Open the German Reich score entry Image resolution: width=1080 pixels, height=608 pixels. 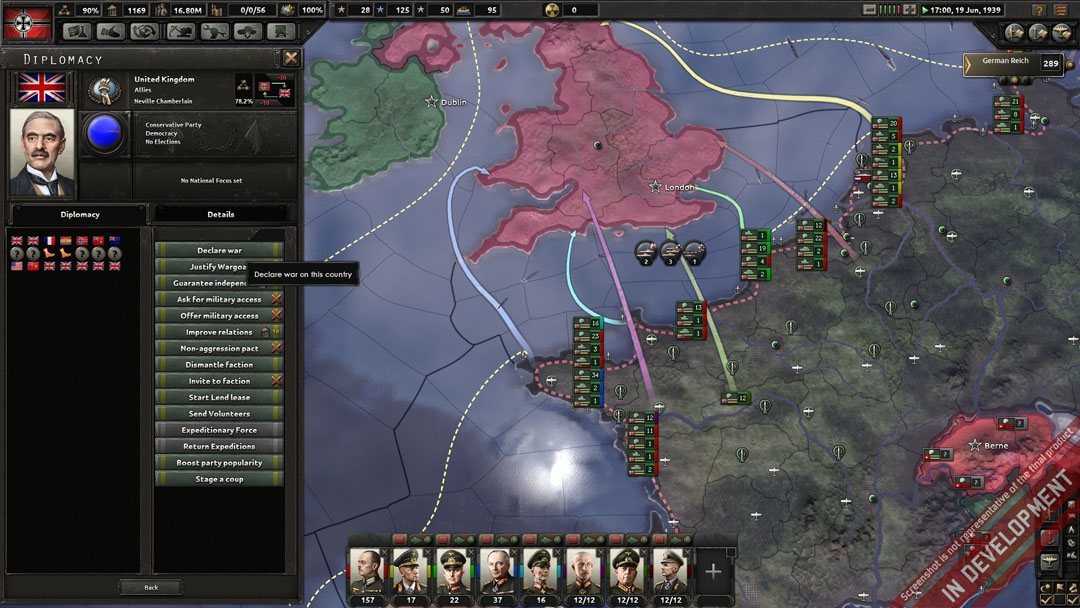coord(1012,64)
